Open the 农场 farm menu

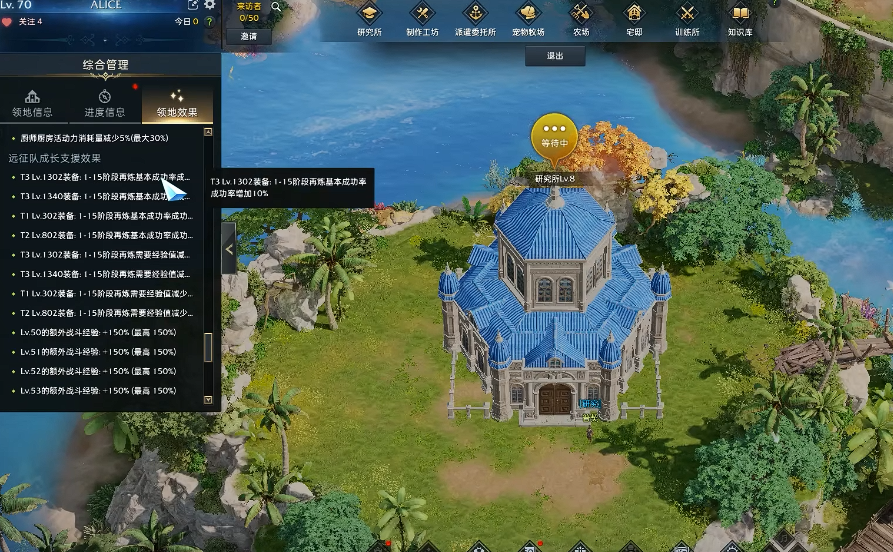[x=581, y=19]
